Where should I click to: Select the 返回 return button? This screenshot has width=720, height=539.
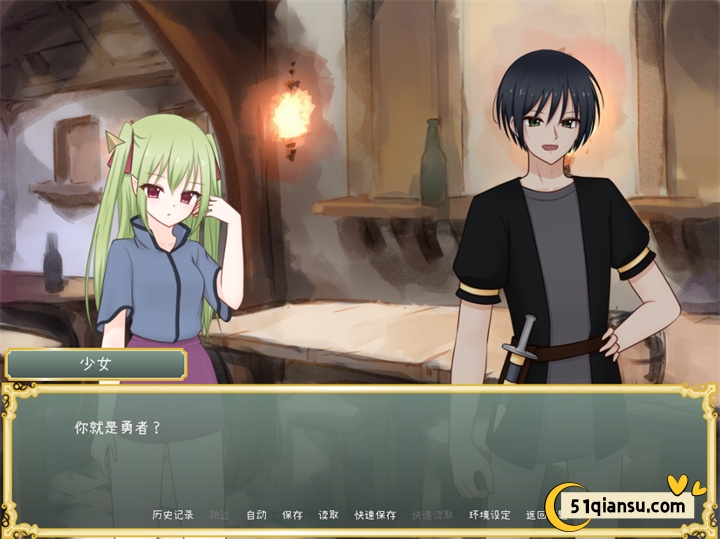pos(536,515)
